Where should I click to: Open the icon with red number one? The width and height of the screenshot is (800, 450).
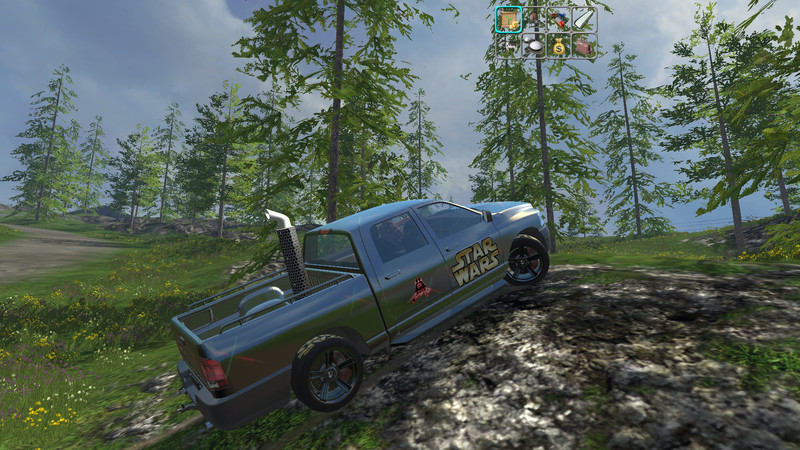[559, 19]
